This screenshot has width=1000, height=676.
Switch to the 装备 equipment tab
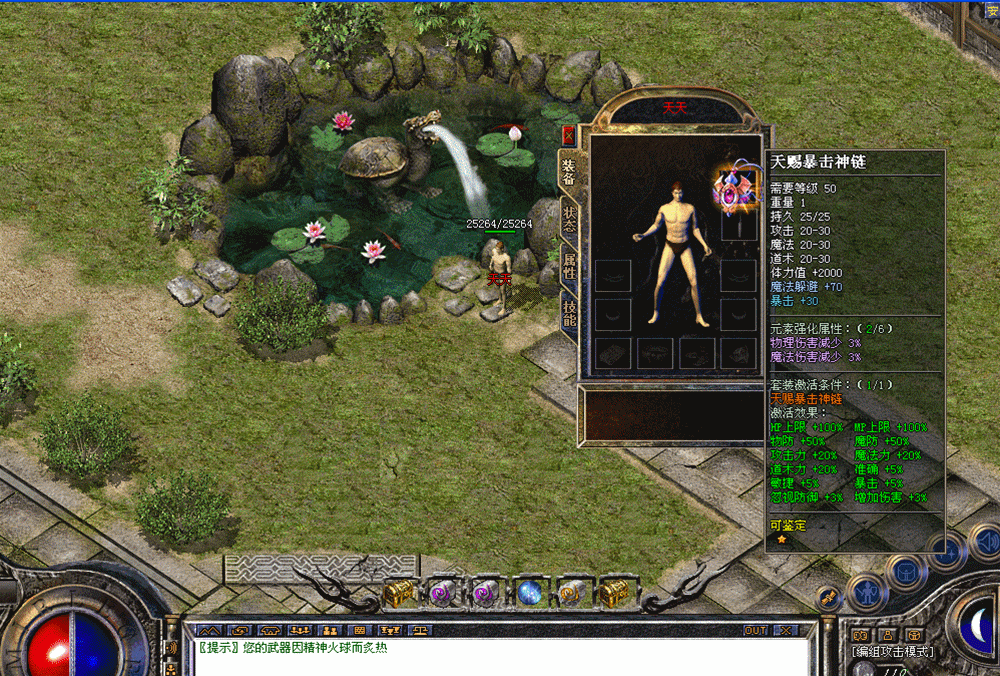[568, 173]
